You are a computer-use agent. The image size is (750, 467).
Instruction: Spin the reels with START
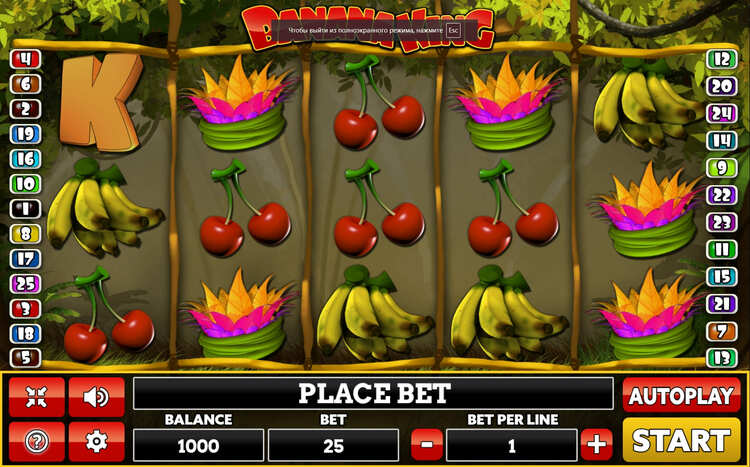[681, 440]
